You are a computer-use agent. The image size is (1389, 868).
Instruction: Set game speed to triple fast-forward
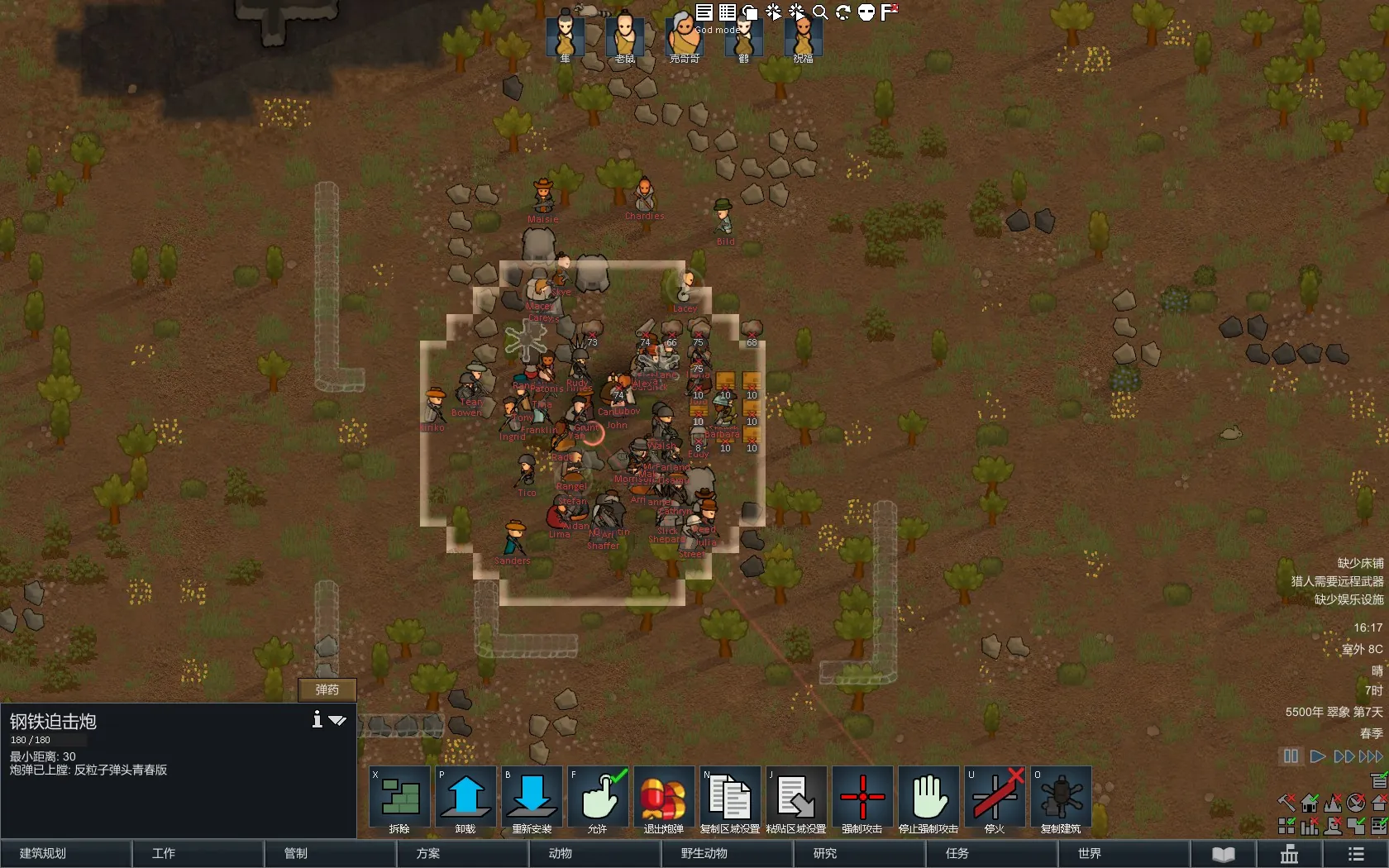(1371, 756)
